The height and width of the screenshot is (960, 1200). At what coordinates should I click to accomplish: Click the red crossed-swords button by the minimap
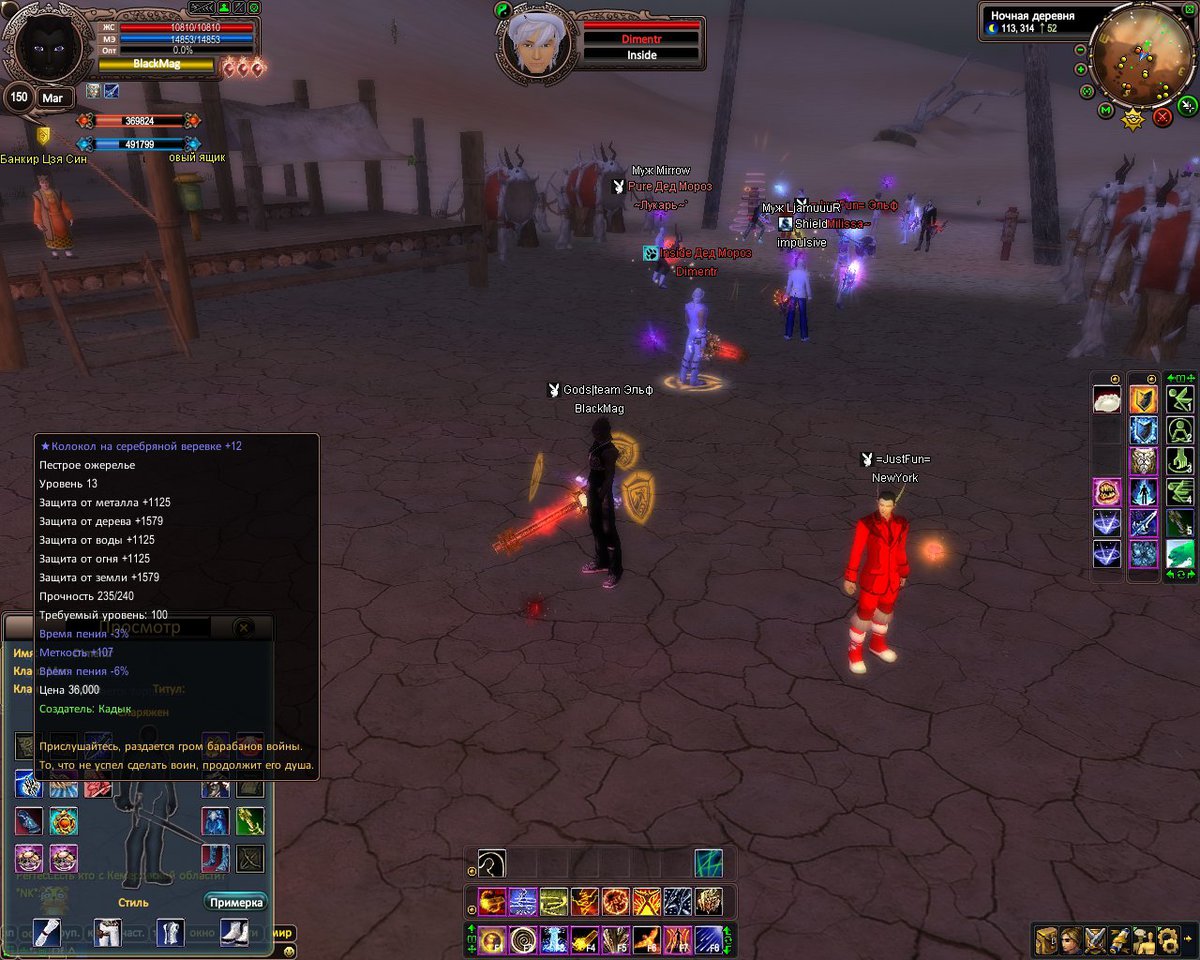1162,117
